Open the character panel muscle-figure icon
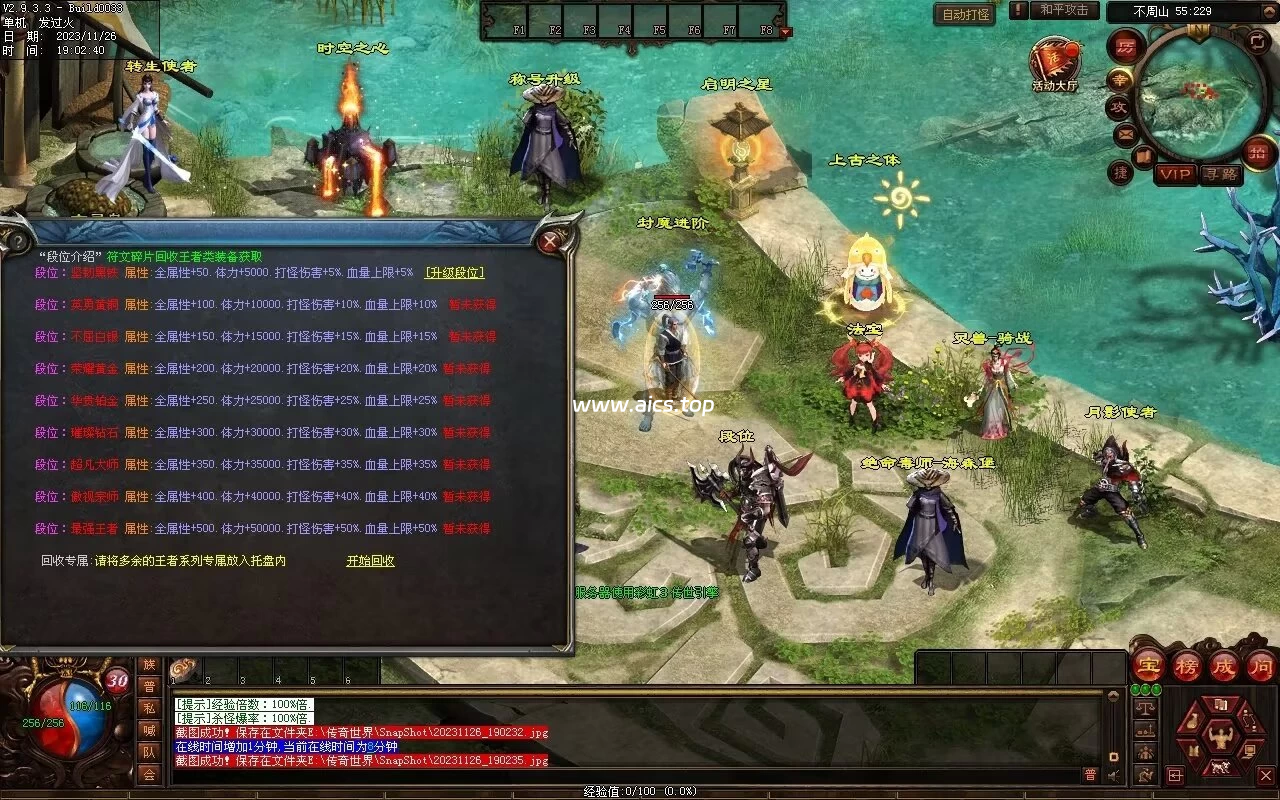This screenshot has width=1280, height=800. [x=1220, y=738]
